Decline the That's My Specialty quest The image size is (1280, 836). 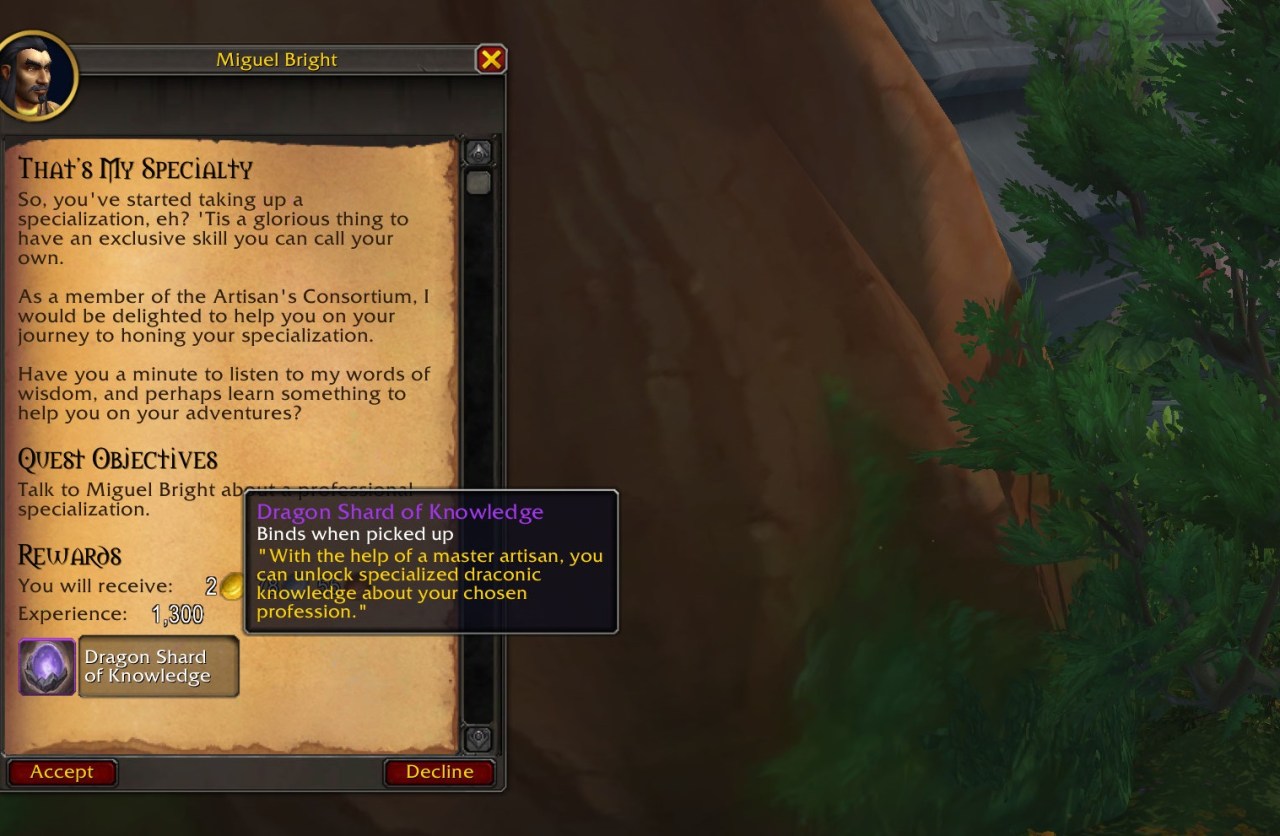440,771
